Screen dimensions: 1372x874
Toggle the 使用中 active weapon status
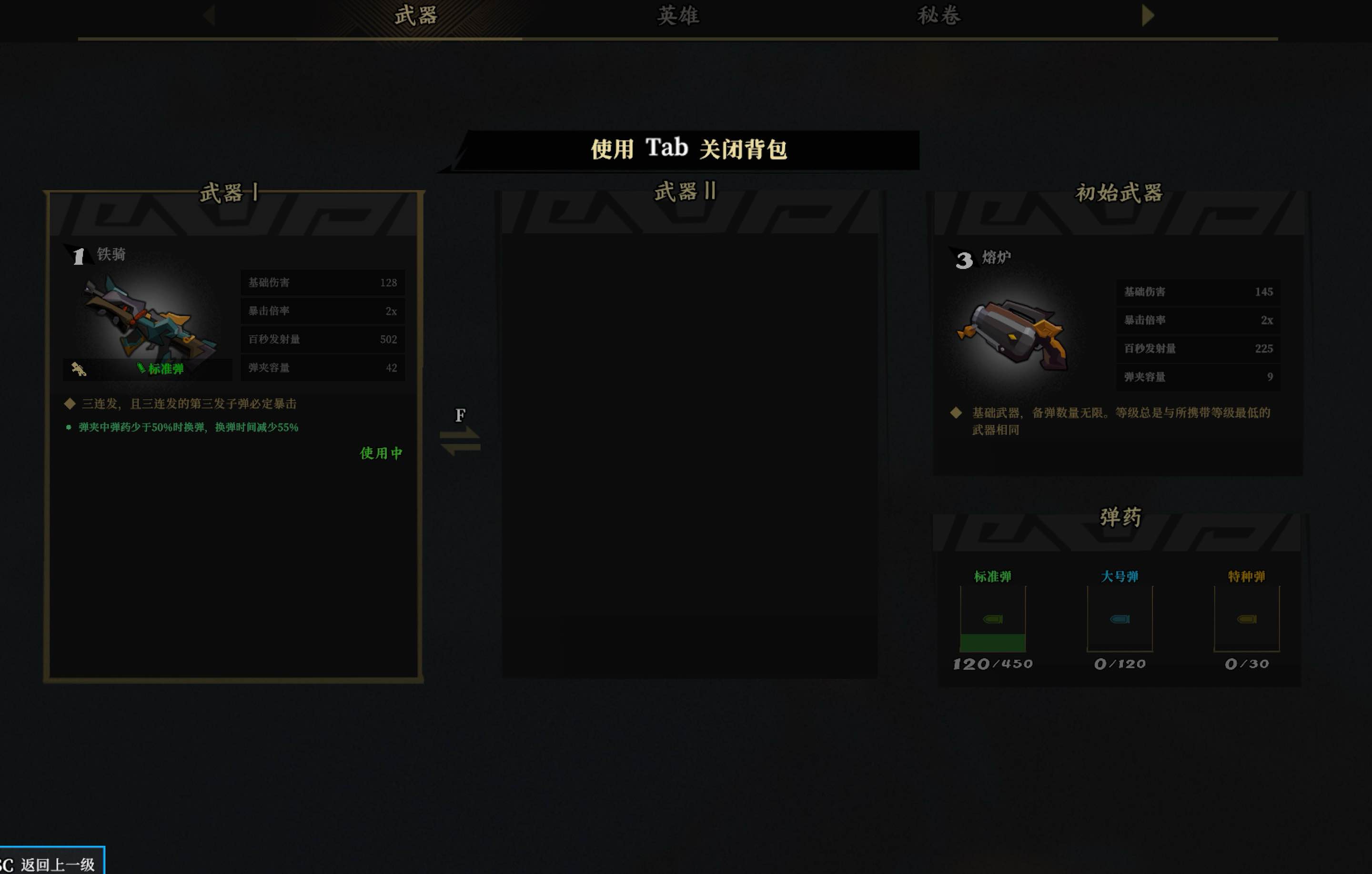click(380, 453)
